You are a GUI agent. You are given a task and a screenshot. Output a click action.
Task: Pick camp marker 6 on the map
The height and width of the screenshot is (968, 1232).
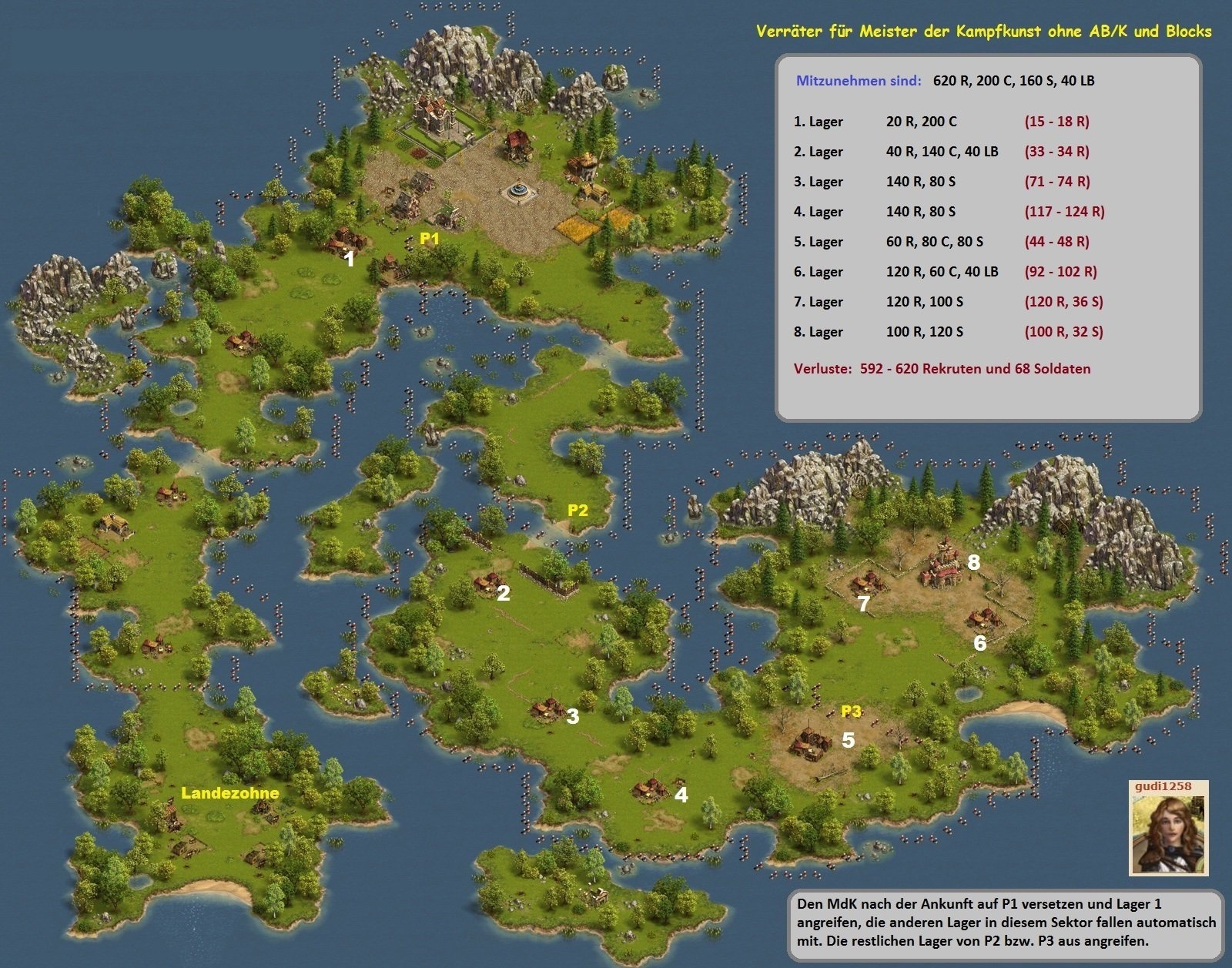979,643
